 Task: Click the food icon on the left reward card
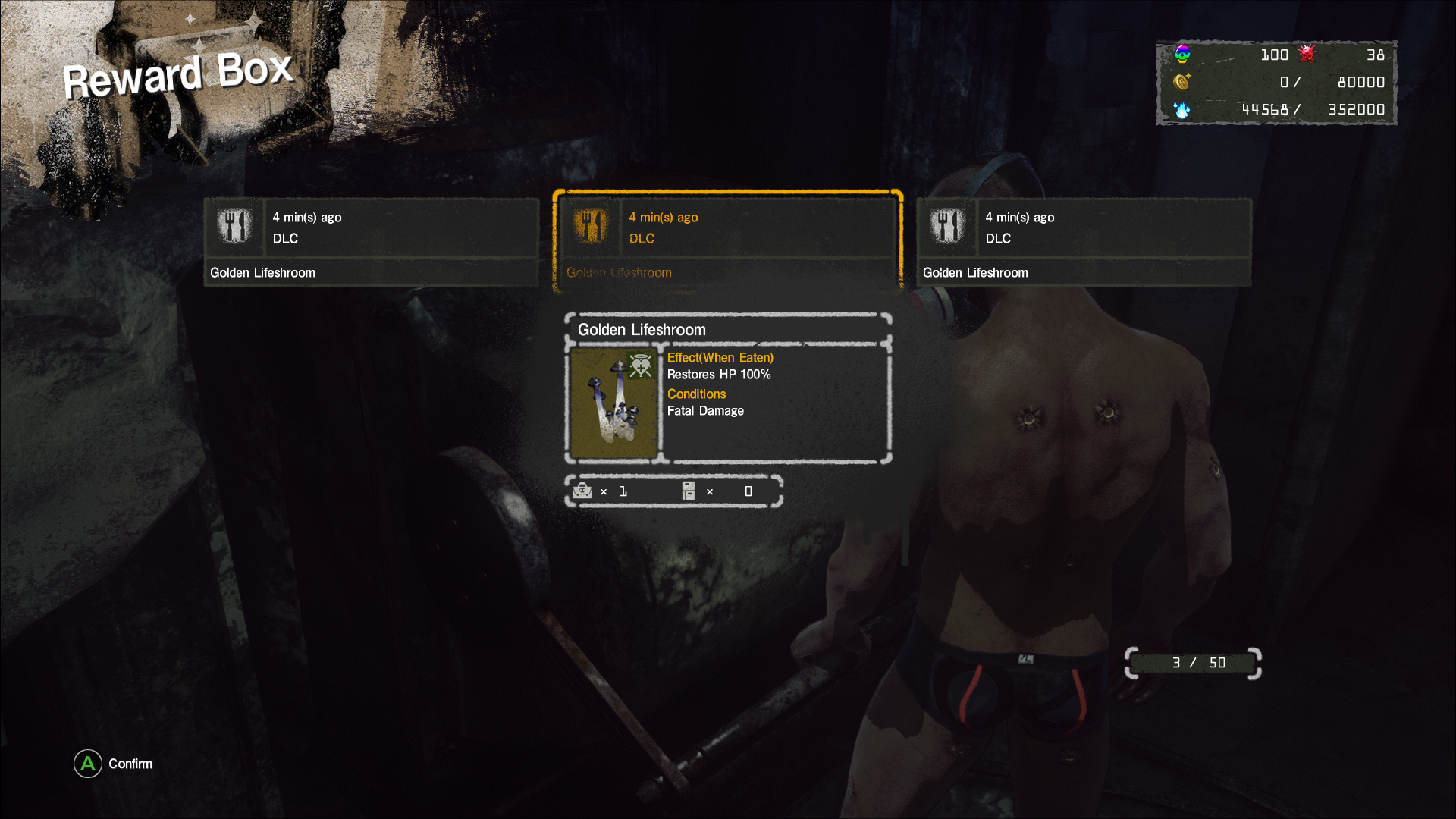[235, 227]
